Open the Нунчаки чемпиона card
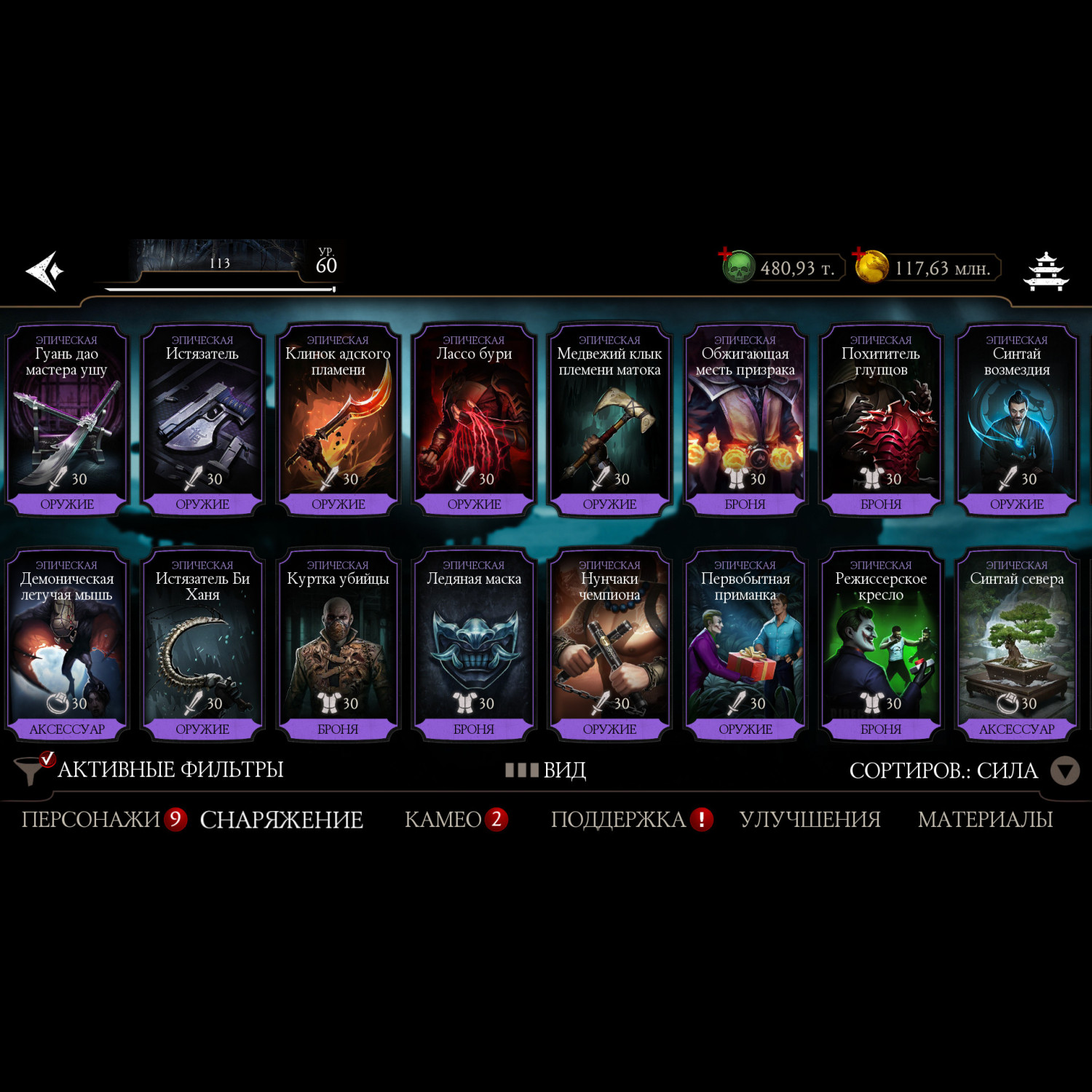Screen dimensions: 1092x1092 (x=609, y=646)
